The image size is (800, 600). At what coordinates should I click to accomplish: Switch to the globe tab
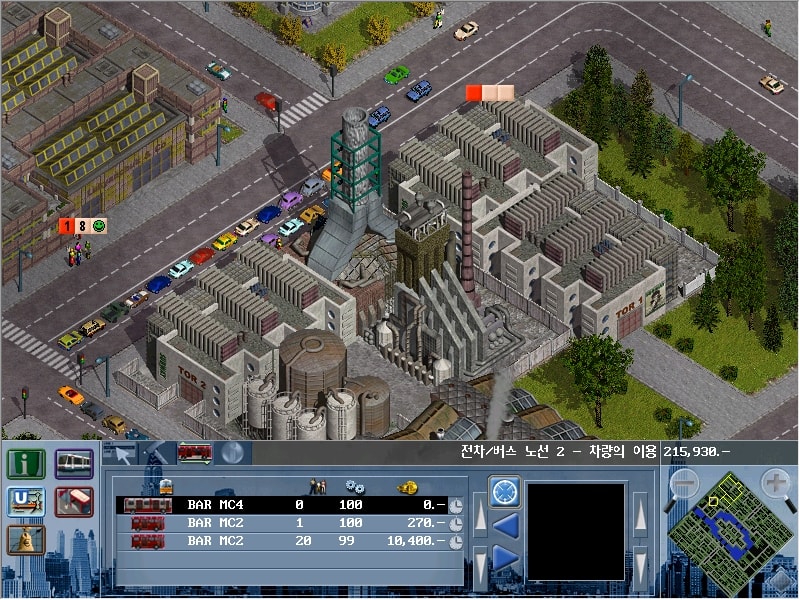point(231,453)
